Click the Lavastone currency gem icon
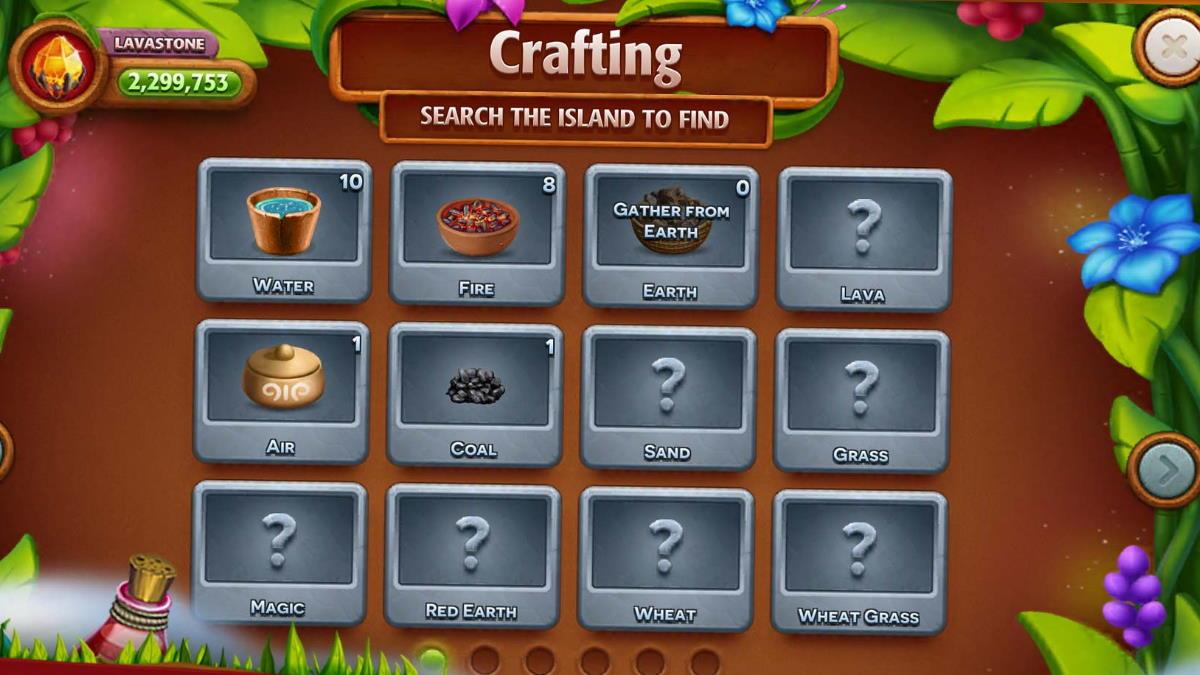 click(58, 65)
